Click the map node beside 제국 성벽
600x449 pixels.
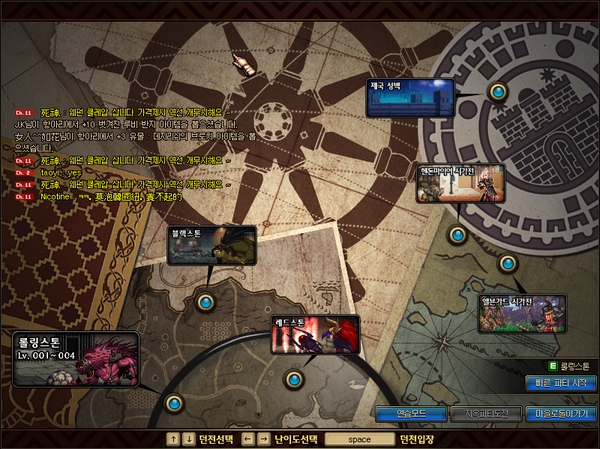(x=497, y=92)
